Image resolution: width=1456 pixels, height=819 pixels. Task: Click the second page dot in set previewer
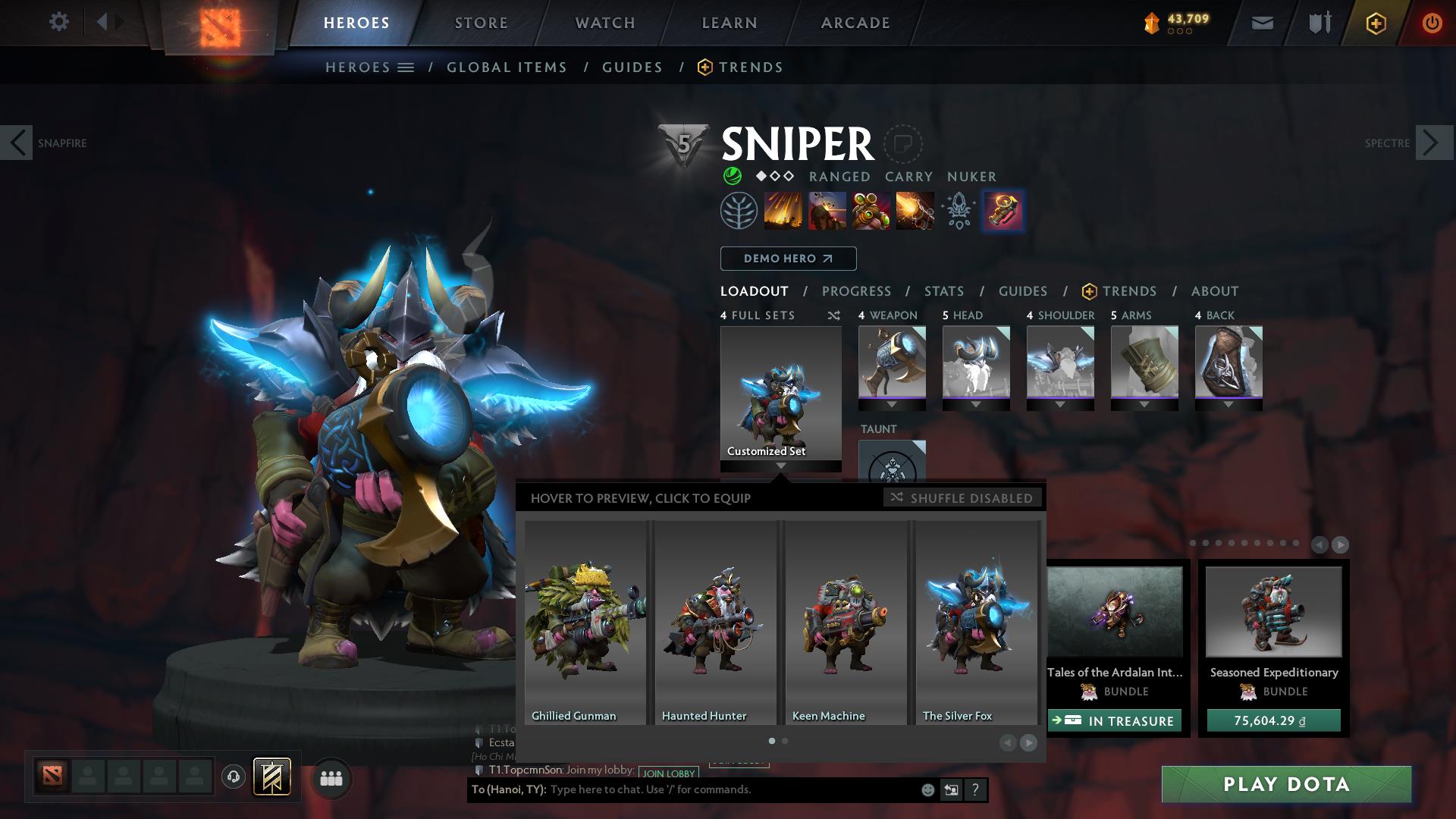[x=785, y=741]
